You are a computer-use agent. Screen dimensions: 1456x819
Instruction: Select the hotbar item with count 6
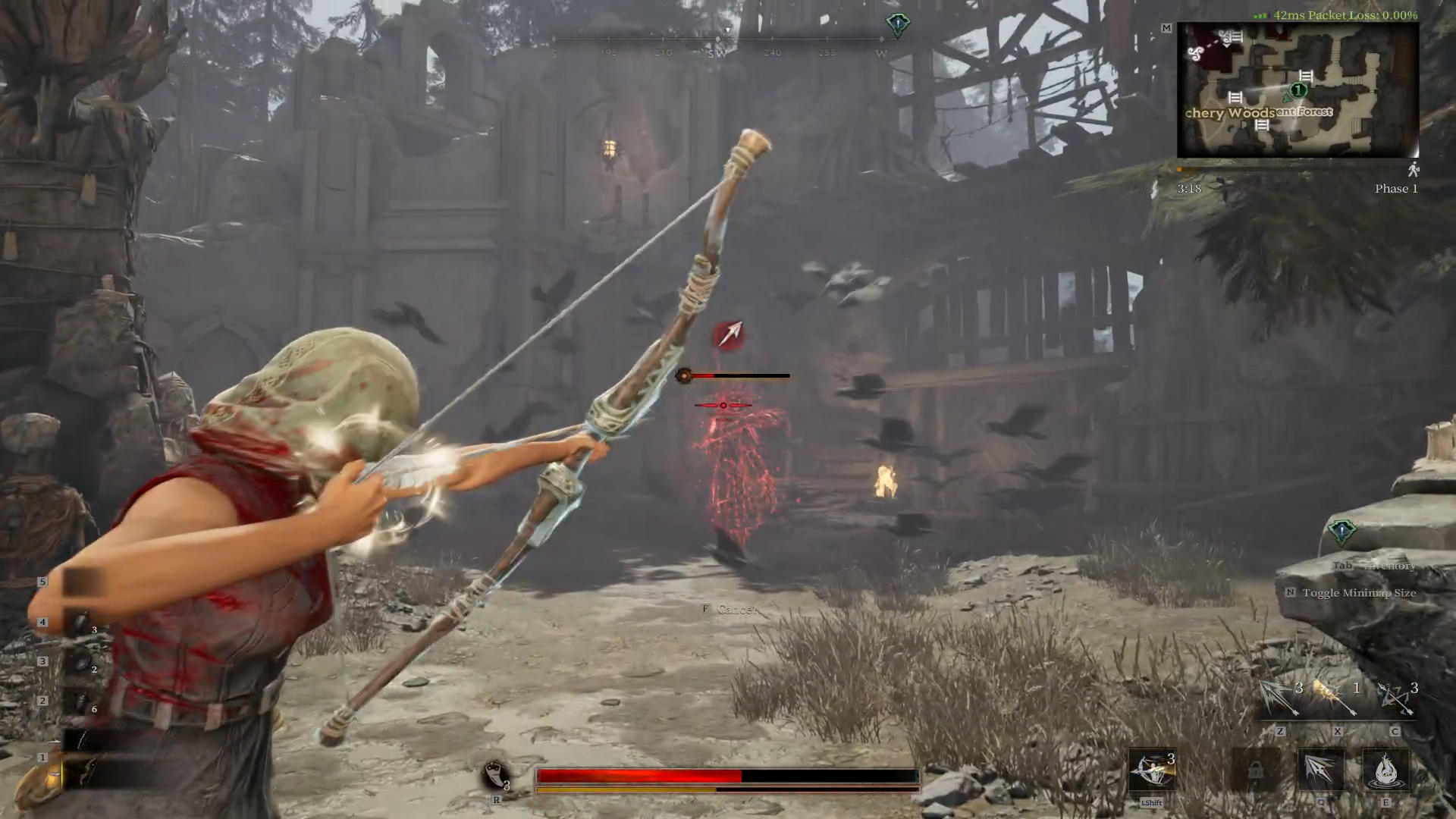click(x=82, y=701)
